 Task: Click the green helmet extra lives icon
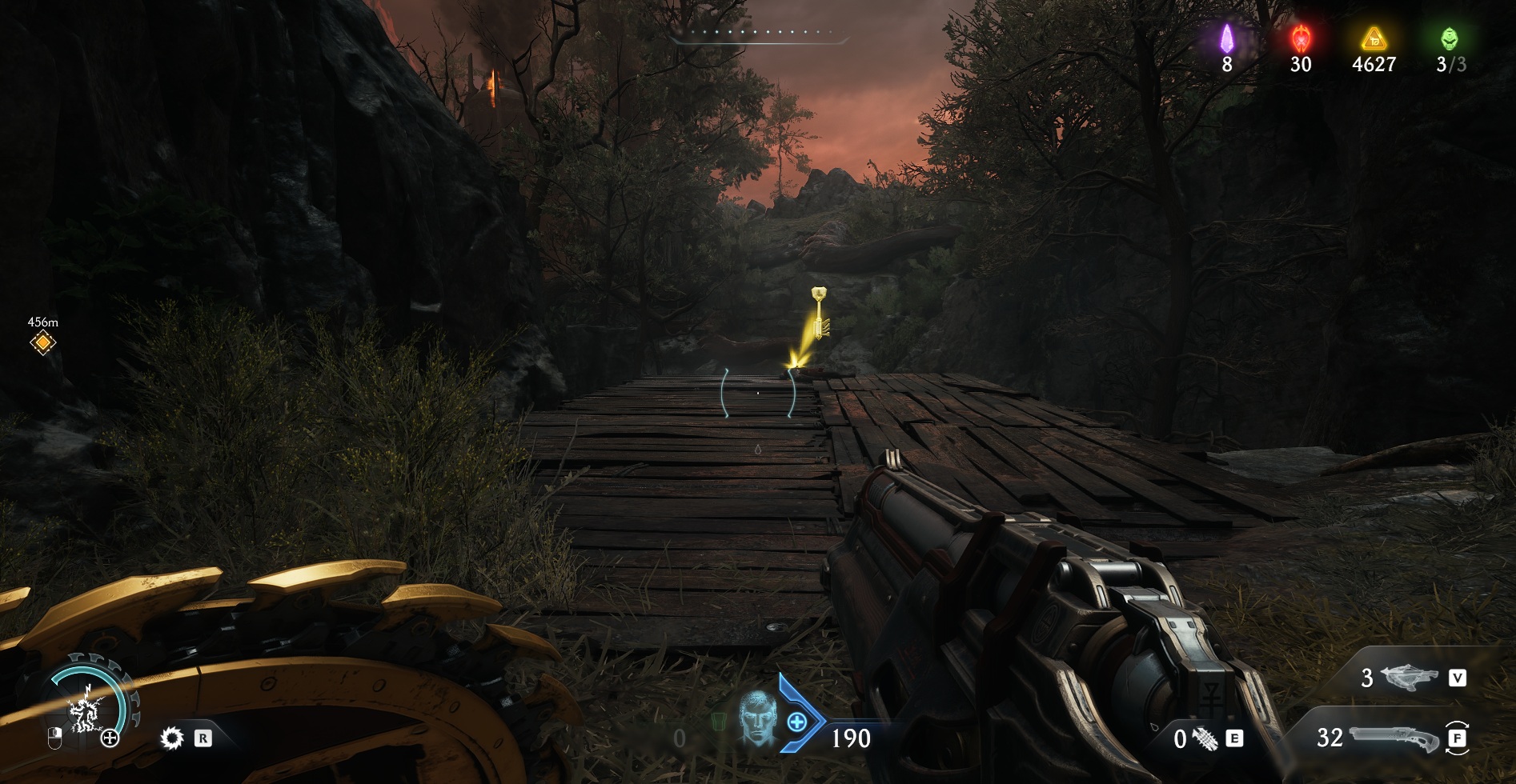click(x=1450, y=38)
